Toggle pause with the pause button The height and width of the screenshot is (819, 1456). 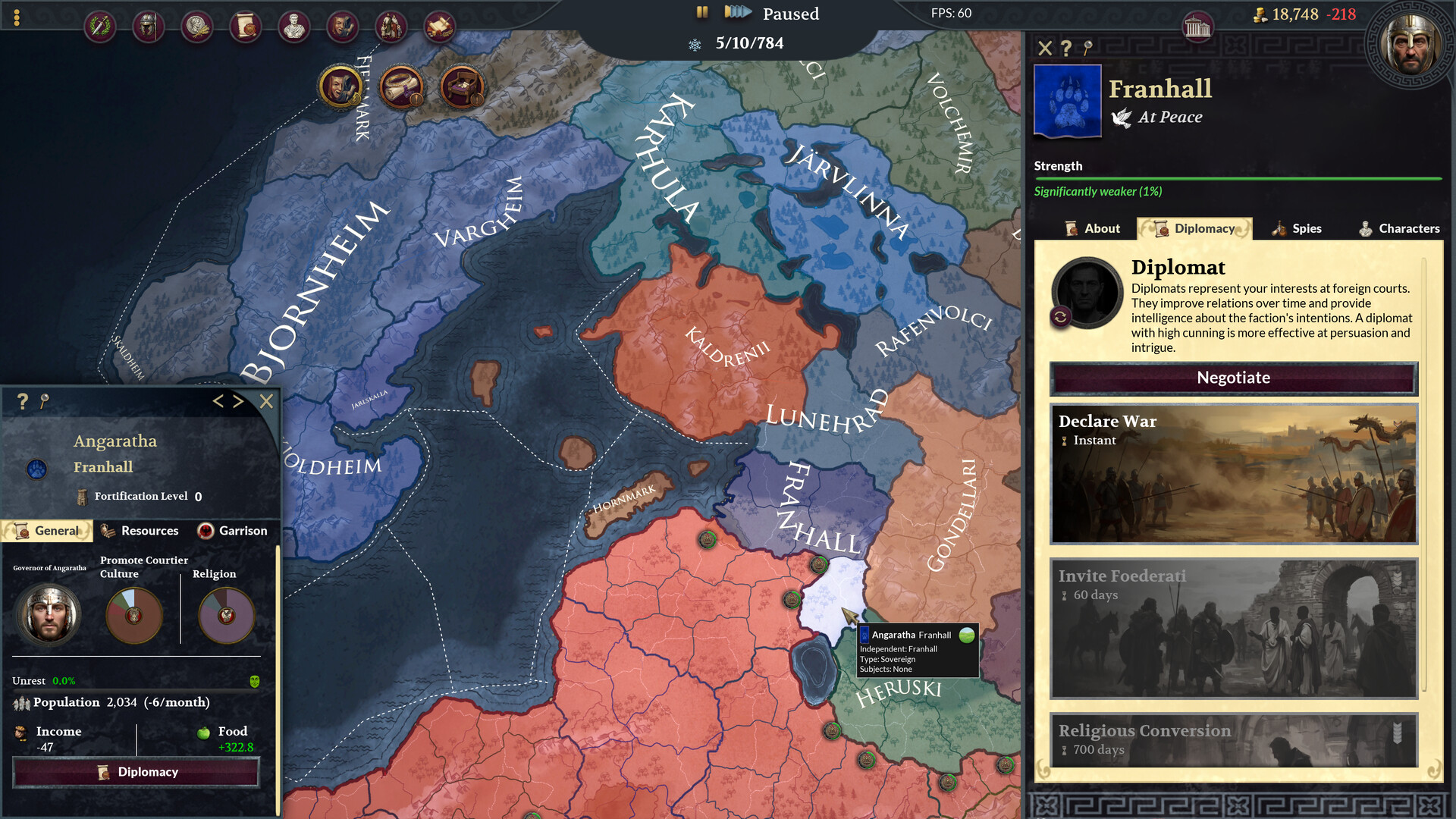[x=701, y=12]
